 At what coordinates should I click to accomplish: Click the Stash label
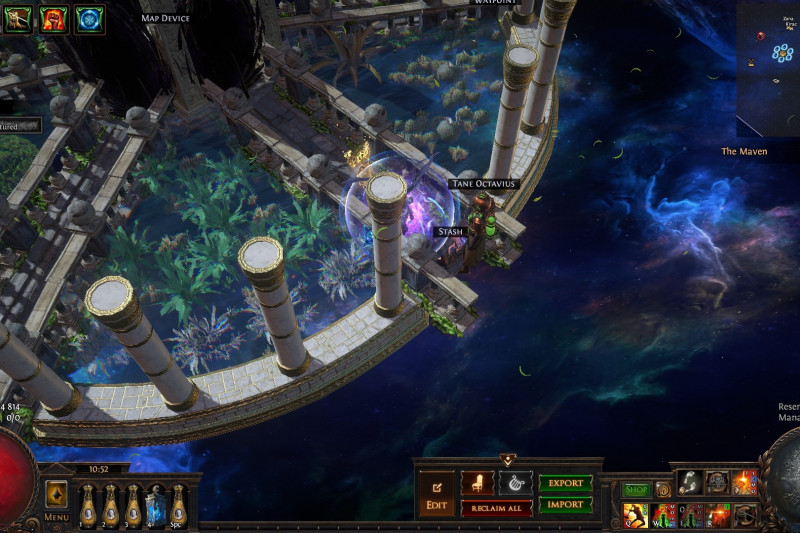coord(451,231)
